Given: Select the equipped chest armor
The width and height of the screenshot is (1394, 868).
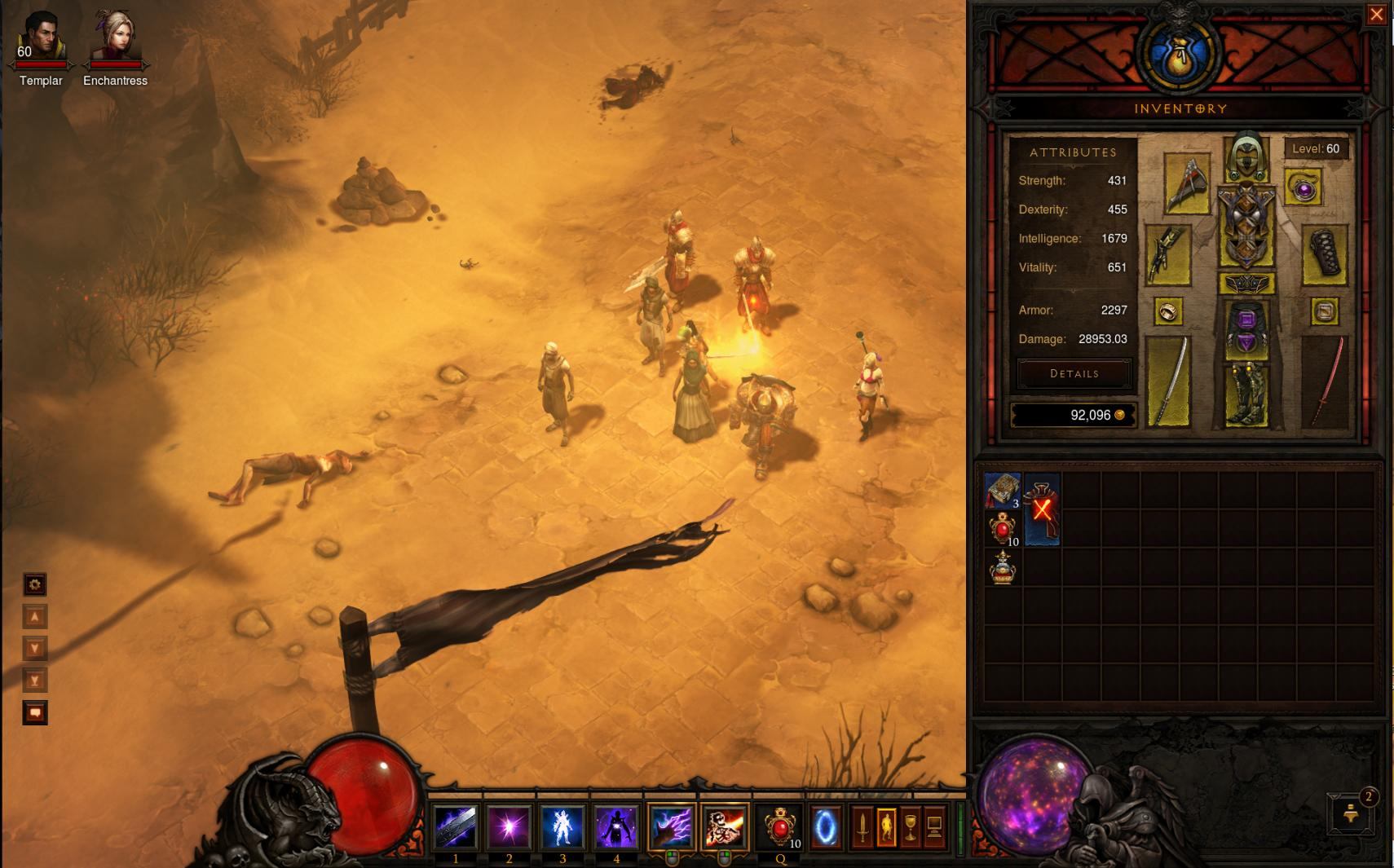Looking at the screenshot, I should tap(1246, 226).
